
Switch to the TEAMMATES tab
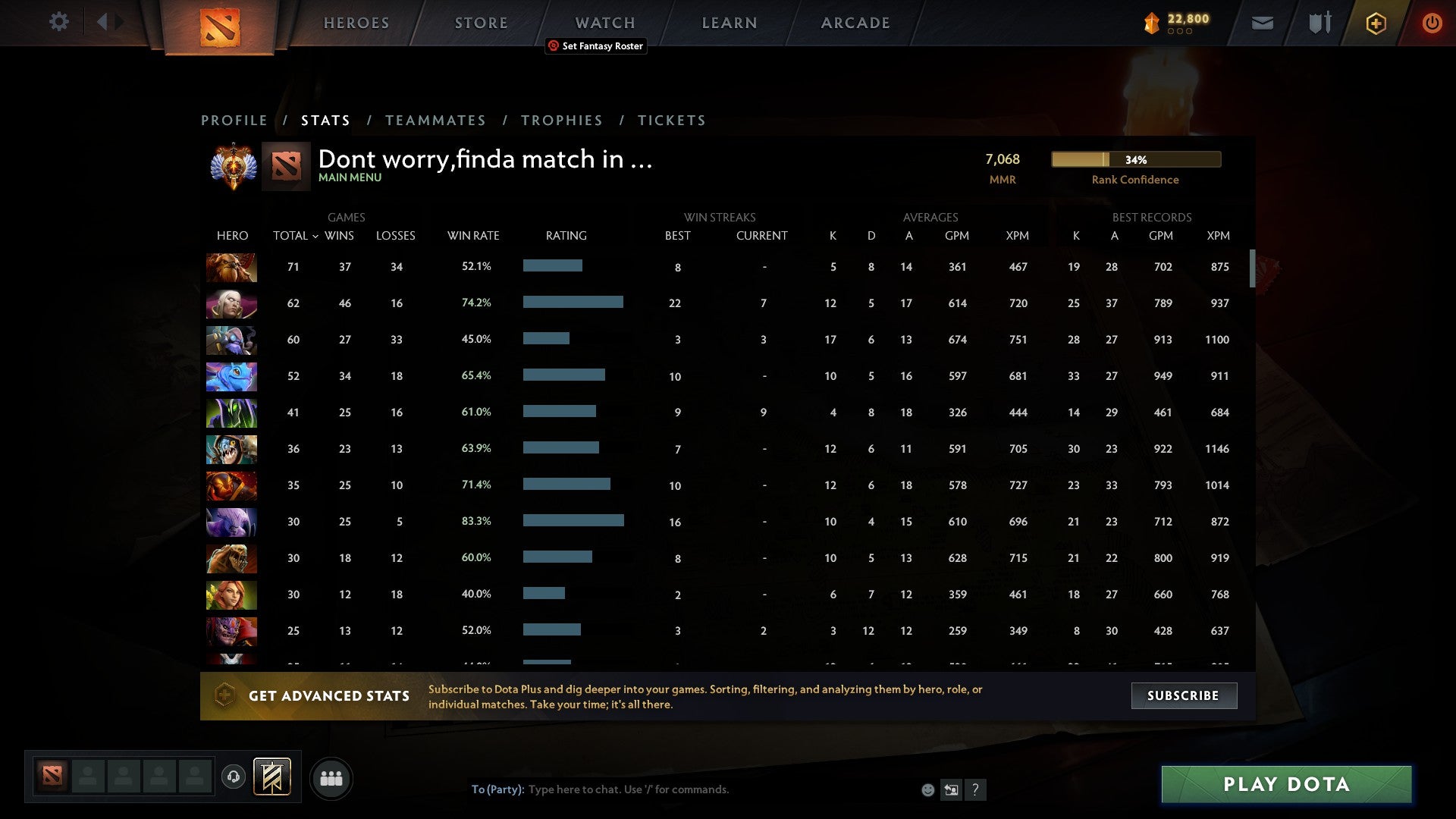tap(436, 120)
